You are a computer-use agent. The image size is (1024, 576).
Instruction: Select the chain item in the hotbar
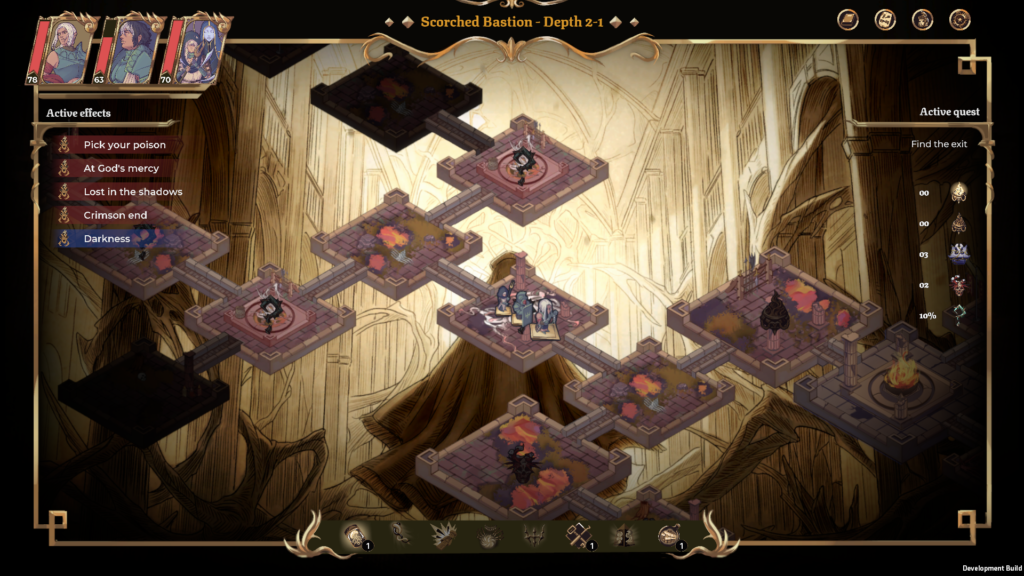click(399, 535)
